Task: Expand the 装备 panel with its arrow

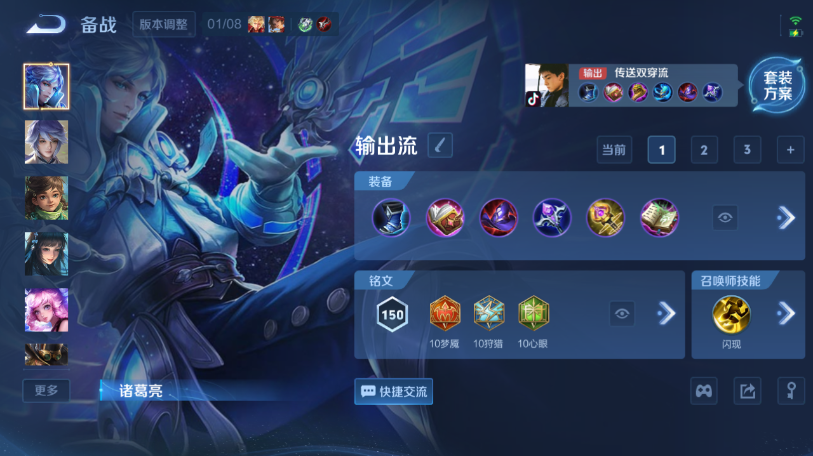Action: (786, 217)
